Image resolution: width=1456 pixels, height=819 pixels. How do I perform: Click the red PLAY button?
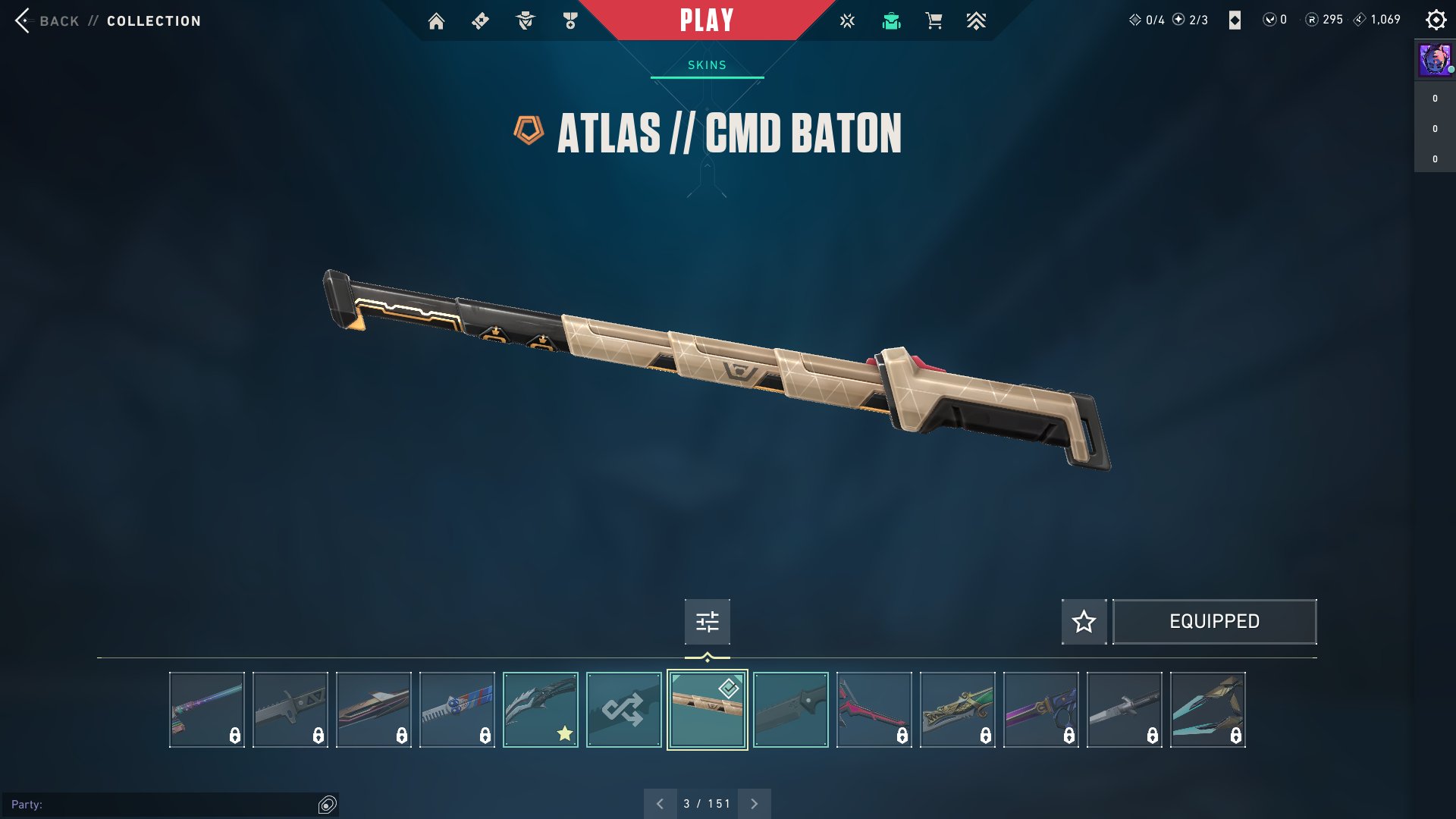(706, 20)
